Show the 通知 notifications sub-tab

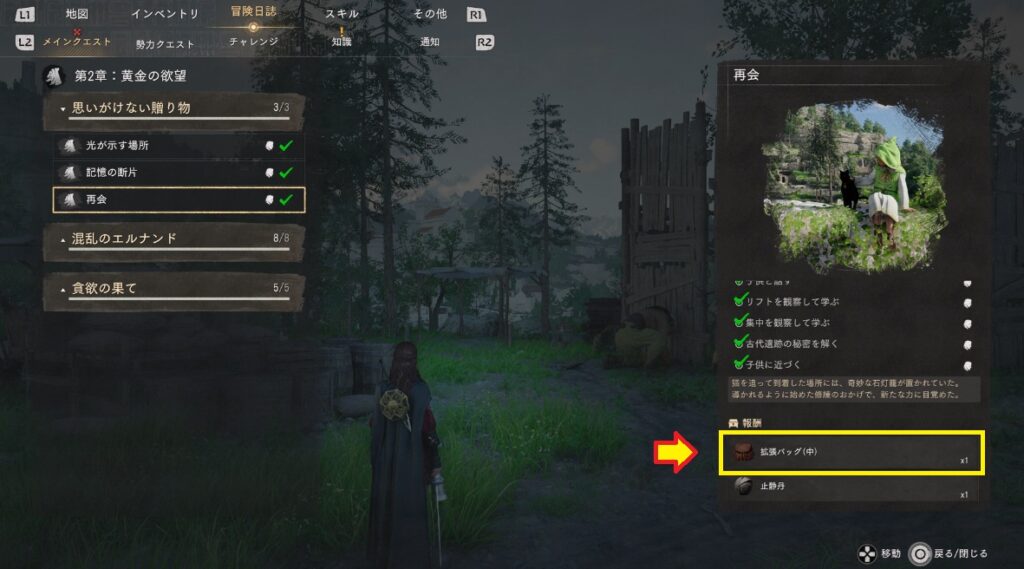point(430,42)
